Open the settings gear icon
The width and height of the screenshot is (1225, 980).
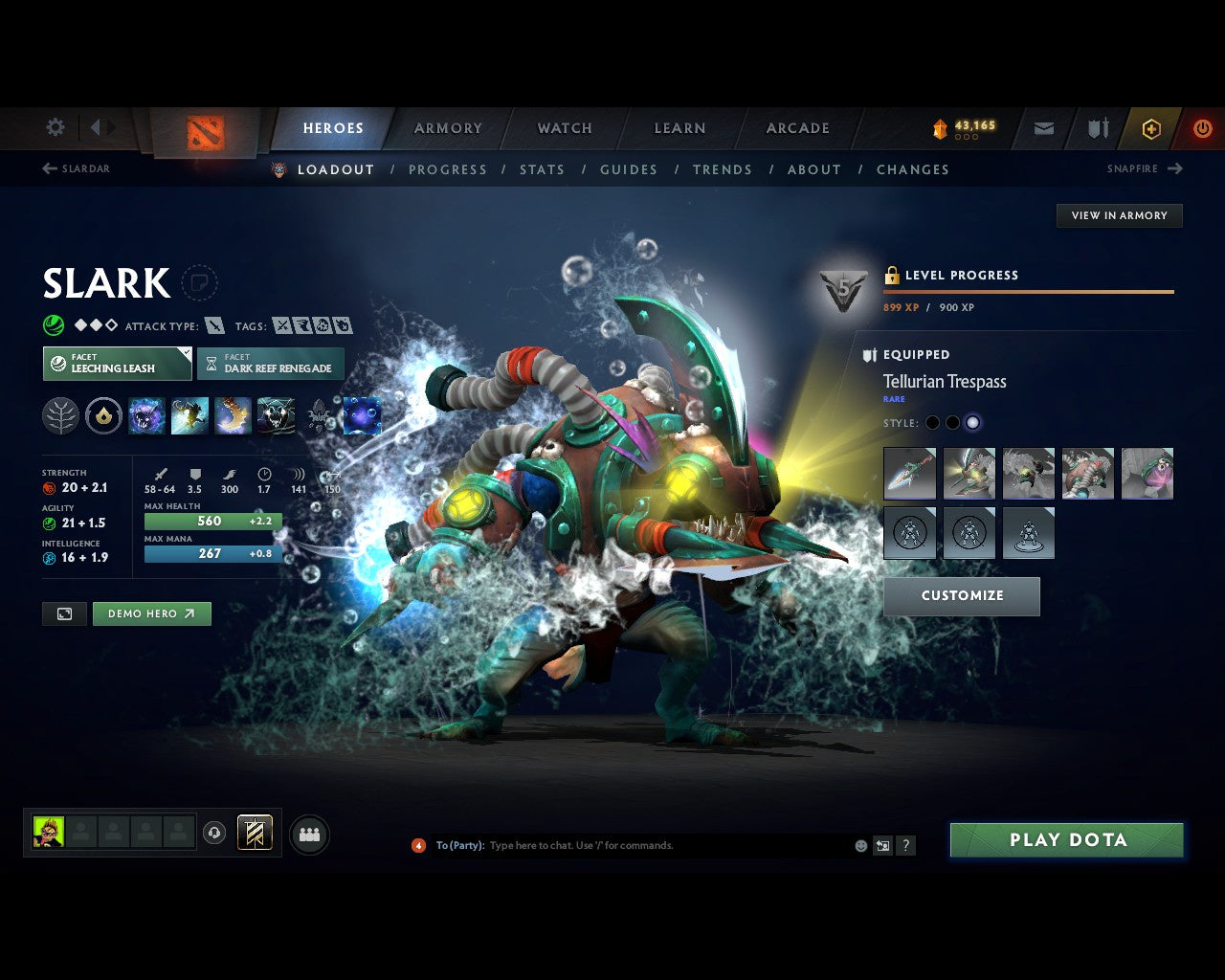tap(55, 126)
